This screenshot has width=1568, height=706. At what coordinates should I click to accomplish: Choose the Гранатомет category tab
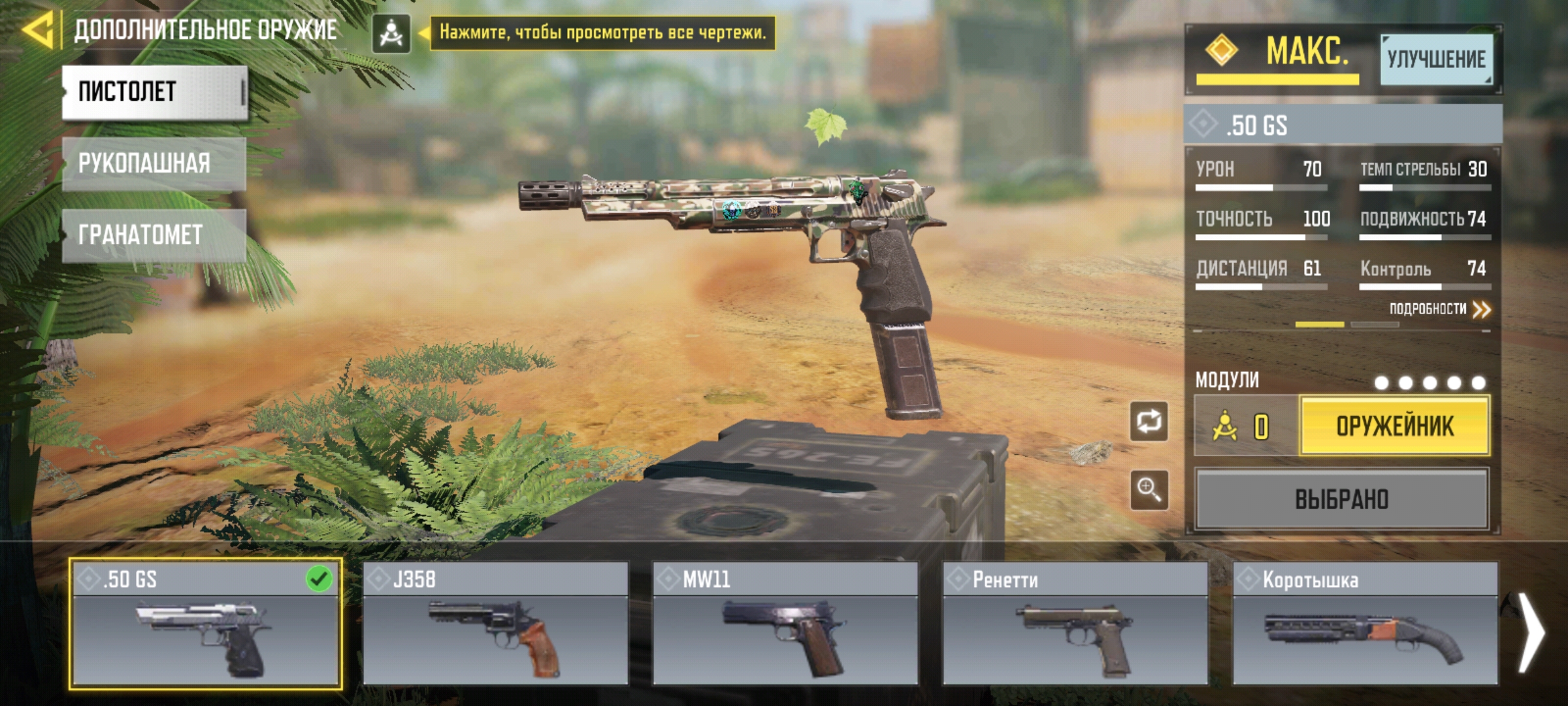[x=154, y=235]
